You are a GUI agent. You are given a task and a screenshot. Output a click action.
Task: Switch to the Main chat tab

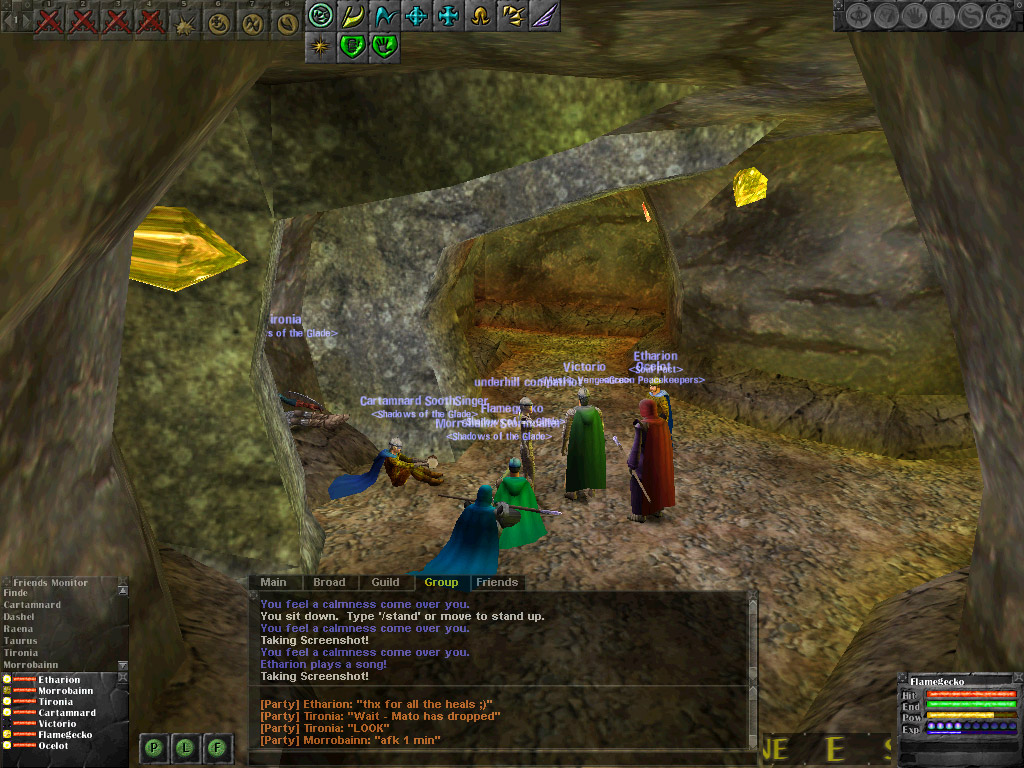[273, 582]
